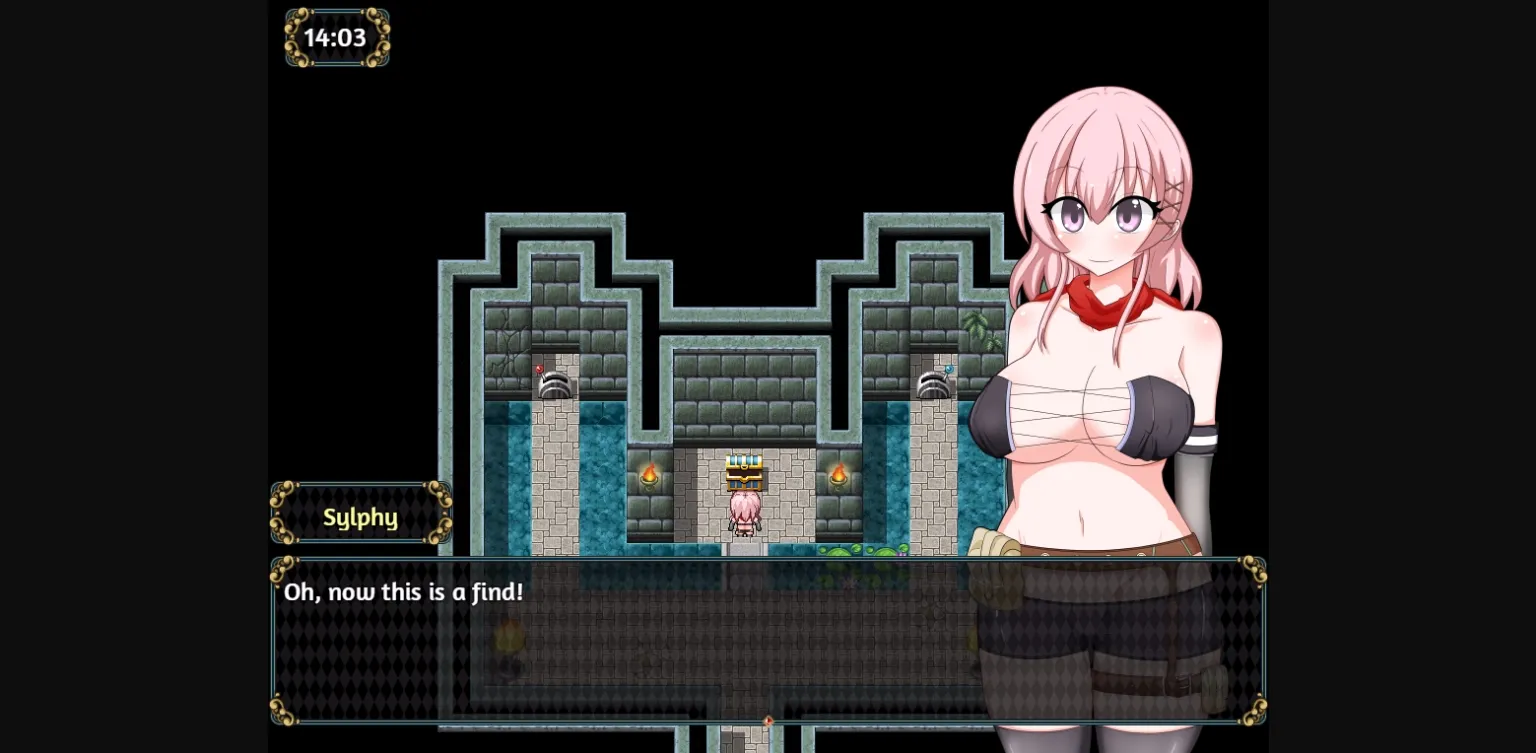The image size is (1536, 753).
Task: Select the Sylphy name plate
Action: coord(361,517)
